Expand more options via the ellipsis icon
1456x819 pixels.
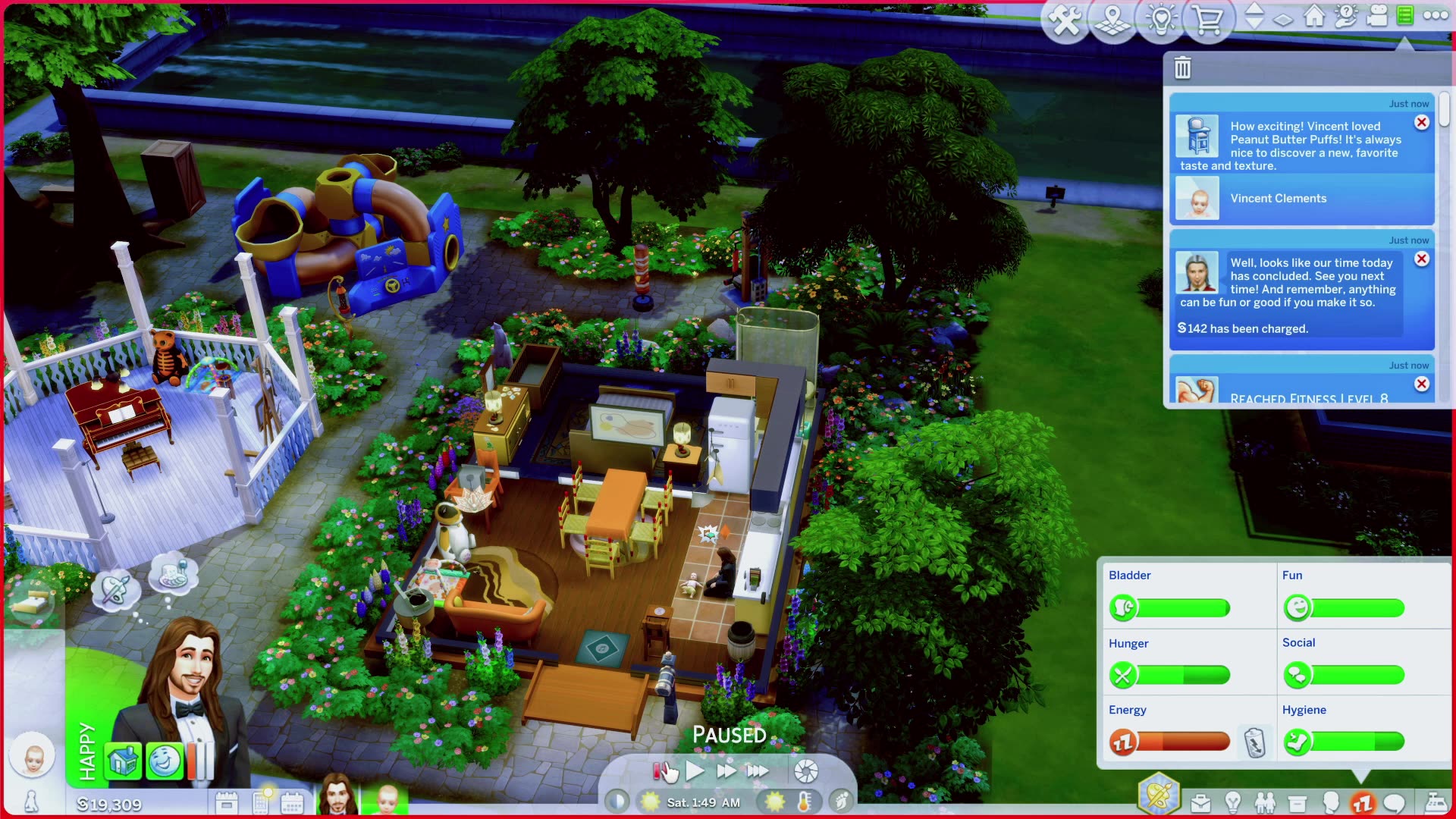(1436, 15)
